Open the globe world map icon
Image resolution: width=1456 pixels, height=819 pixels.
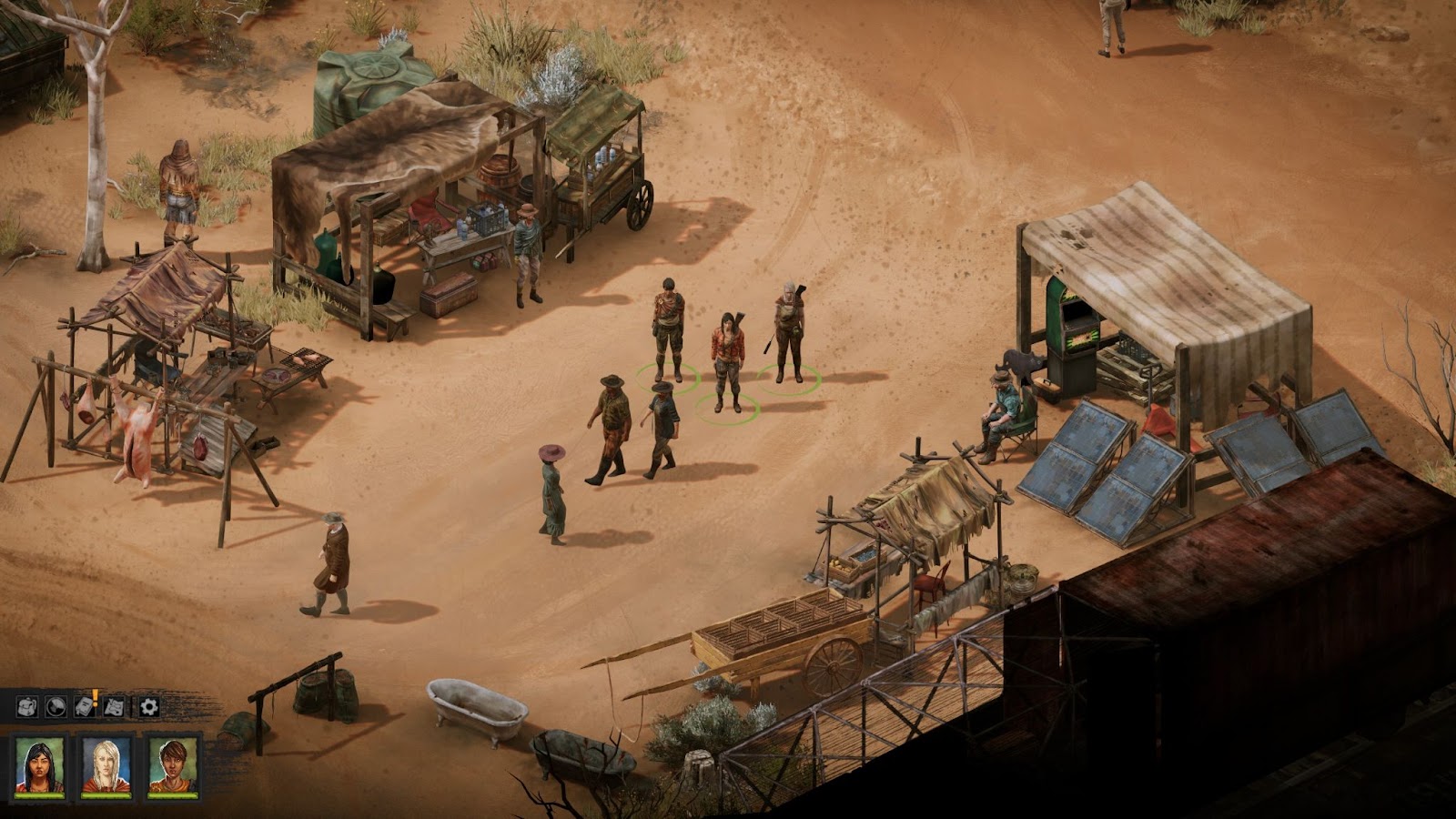pos(56,706)
